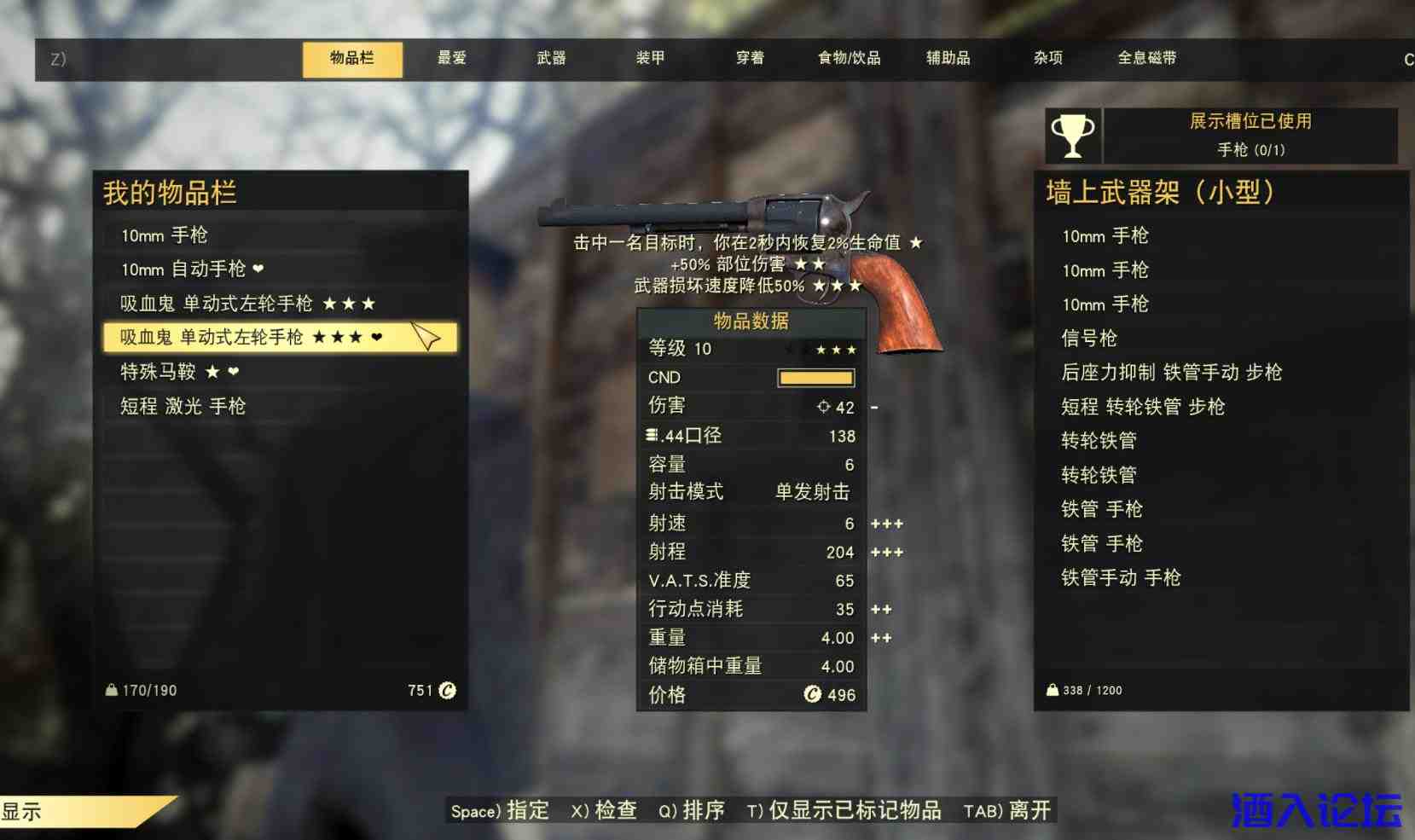Switch to the 辅助品 aid tab
The width and height of the screenshot is (1415, 840).
point(948,58)
